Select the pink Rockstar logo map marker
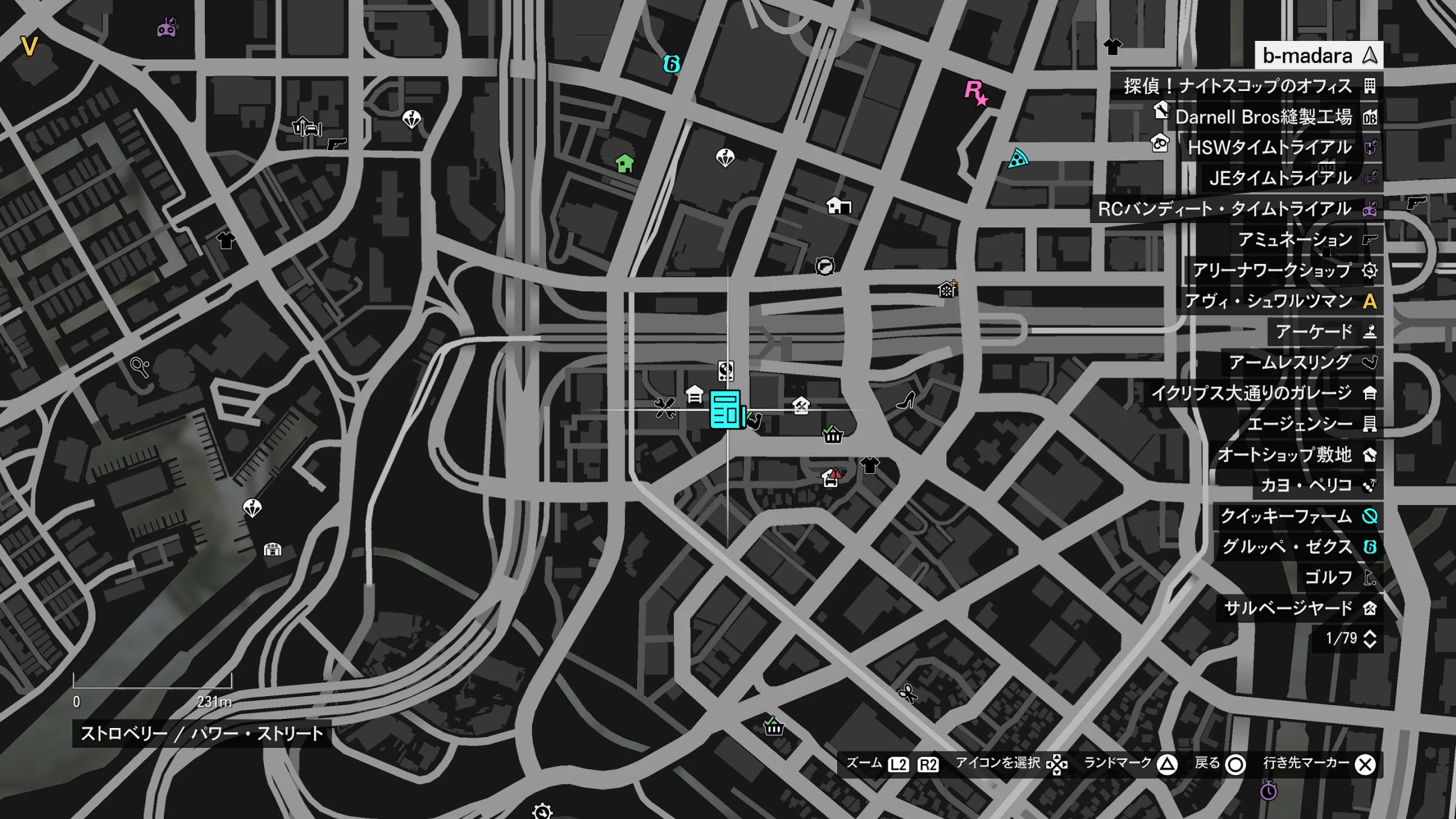 pos(976,93)
